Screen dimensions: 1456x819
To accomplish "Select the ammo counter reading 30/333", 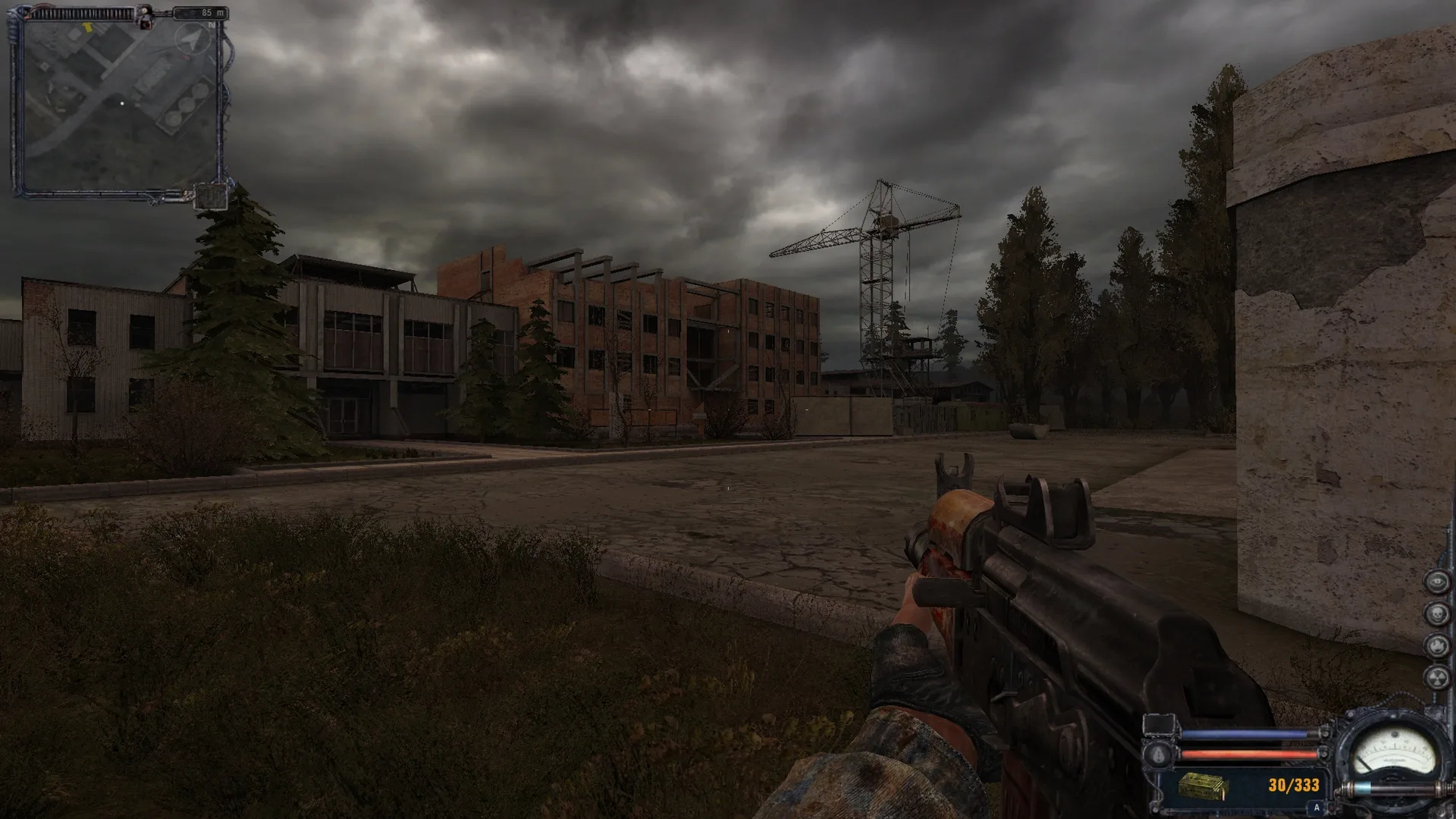I will [1294, 786].
